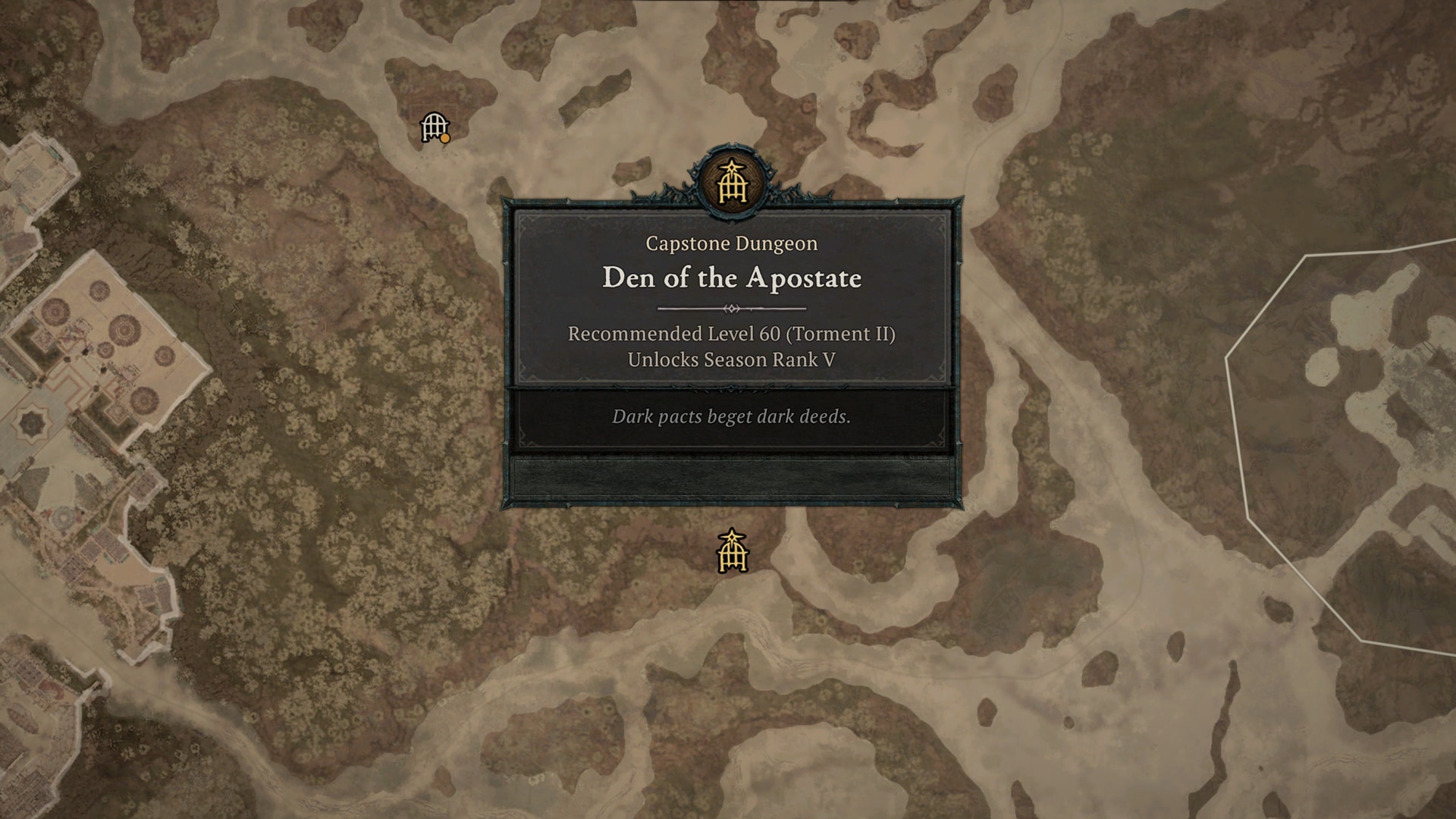The image size is (1456, 819).
Task: Click the white dungeon gate map marker
Action: click(435, 127)
